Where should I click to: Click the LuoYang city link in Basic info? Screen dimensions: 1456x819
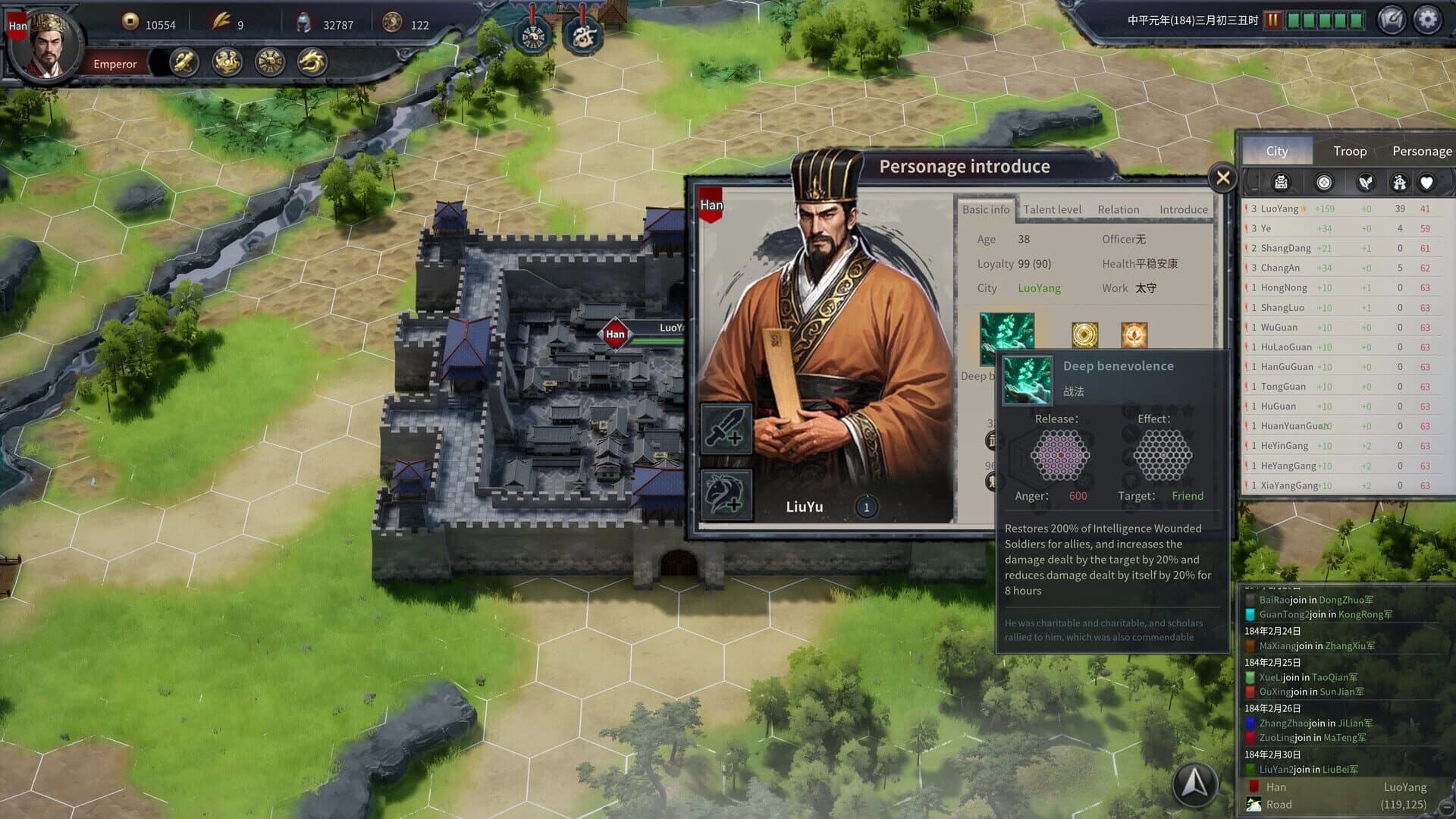[1040, 288]
